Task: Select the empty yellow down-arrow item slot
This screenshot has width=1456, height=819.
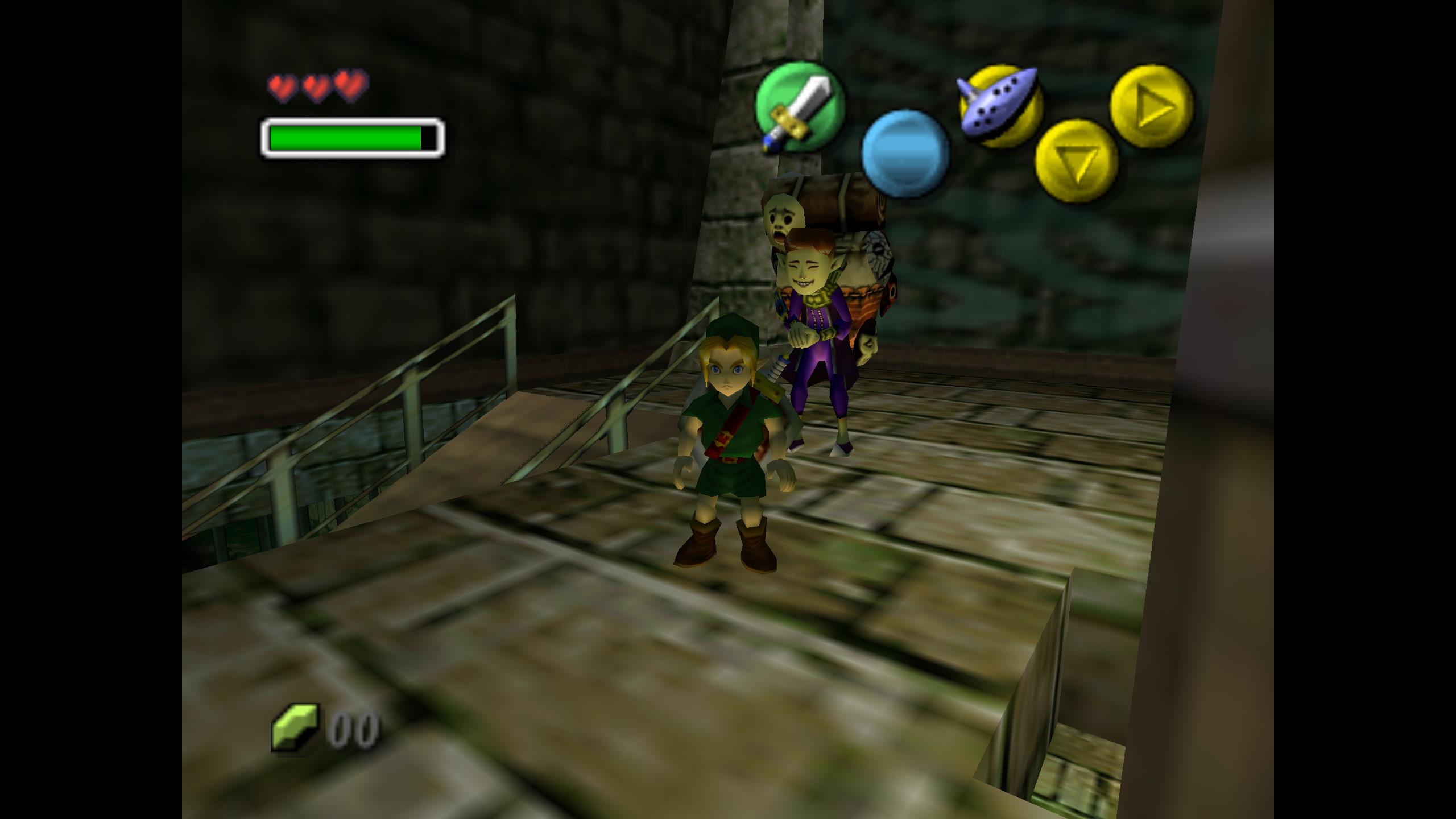Action: (x=1076, y=161)
